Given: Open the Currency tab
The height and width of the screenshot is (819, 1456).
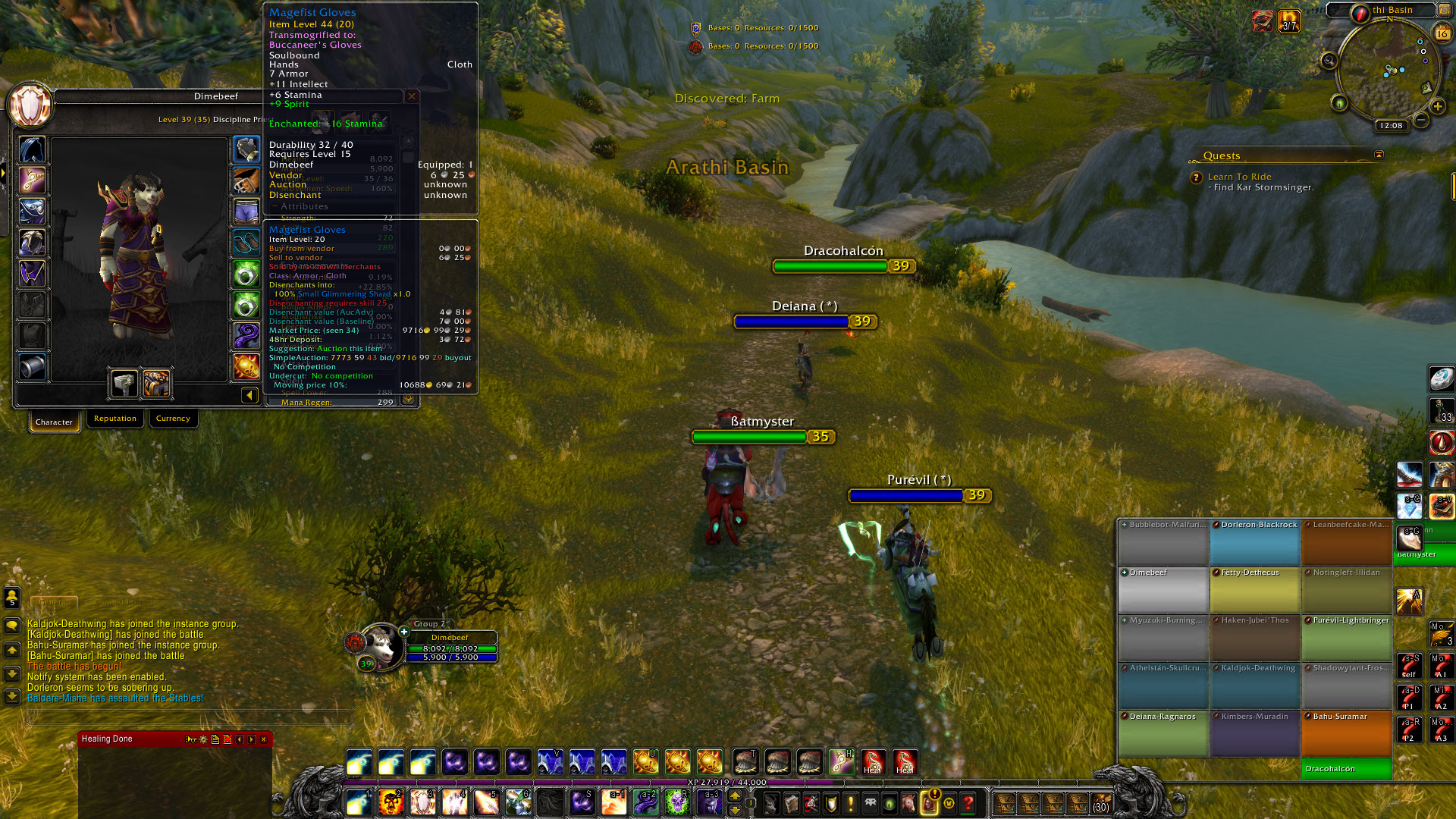Looking at the screenshot, I should [173, 419].
